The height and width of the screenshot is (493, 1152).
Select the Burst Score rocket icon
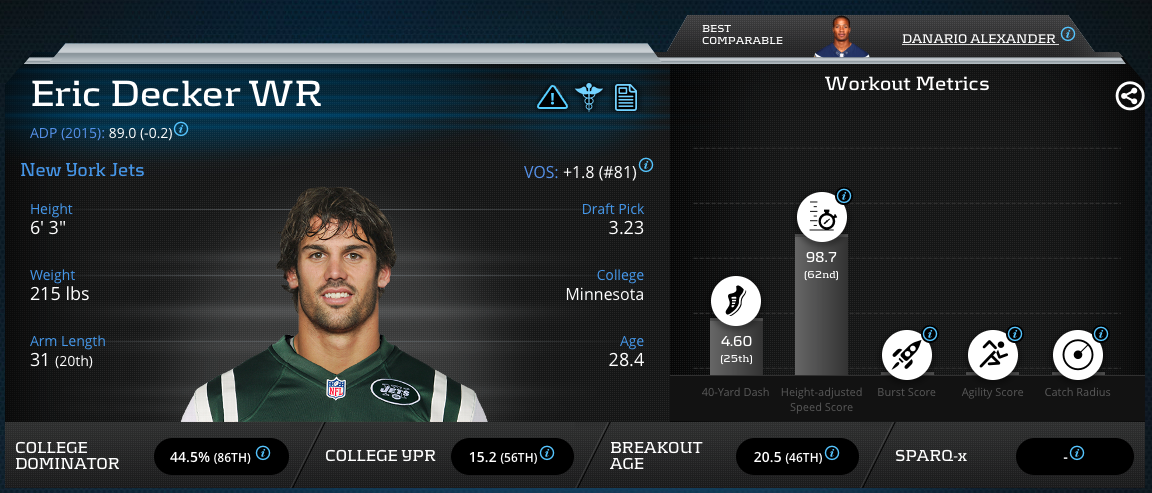coord(906,356)
